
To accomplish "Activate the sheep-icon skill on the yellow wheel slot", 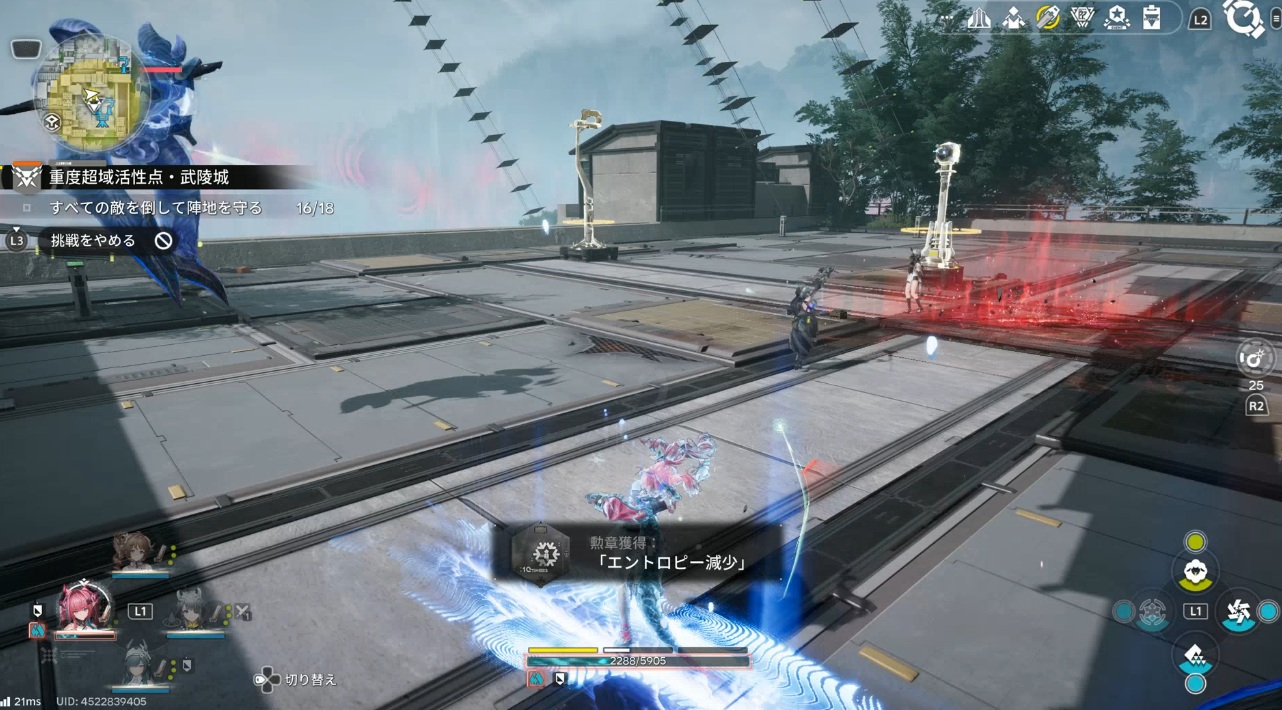I will tap(1194, 573).
